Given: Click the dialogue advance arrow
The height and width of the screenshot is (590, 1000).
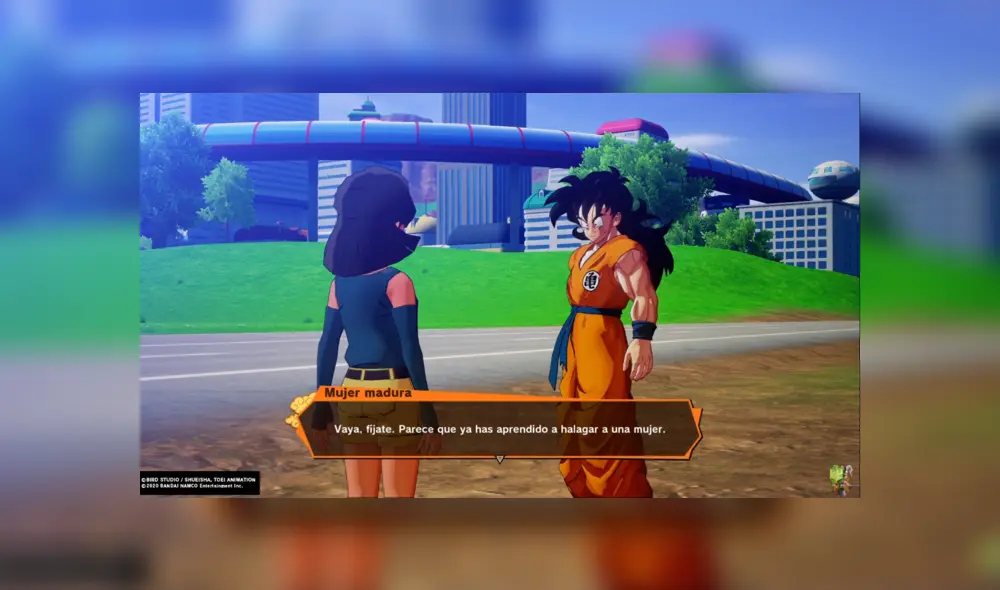Looking at the screenshot, I should click(499, 460).
